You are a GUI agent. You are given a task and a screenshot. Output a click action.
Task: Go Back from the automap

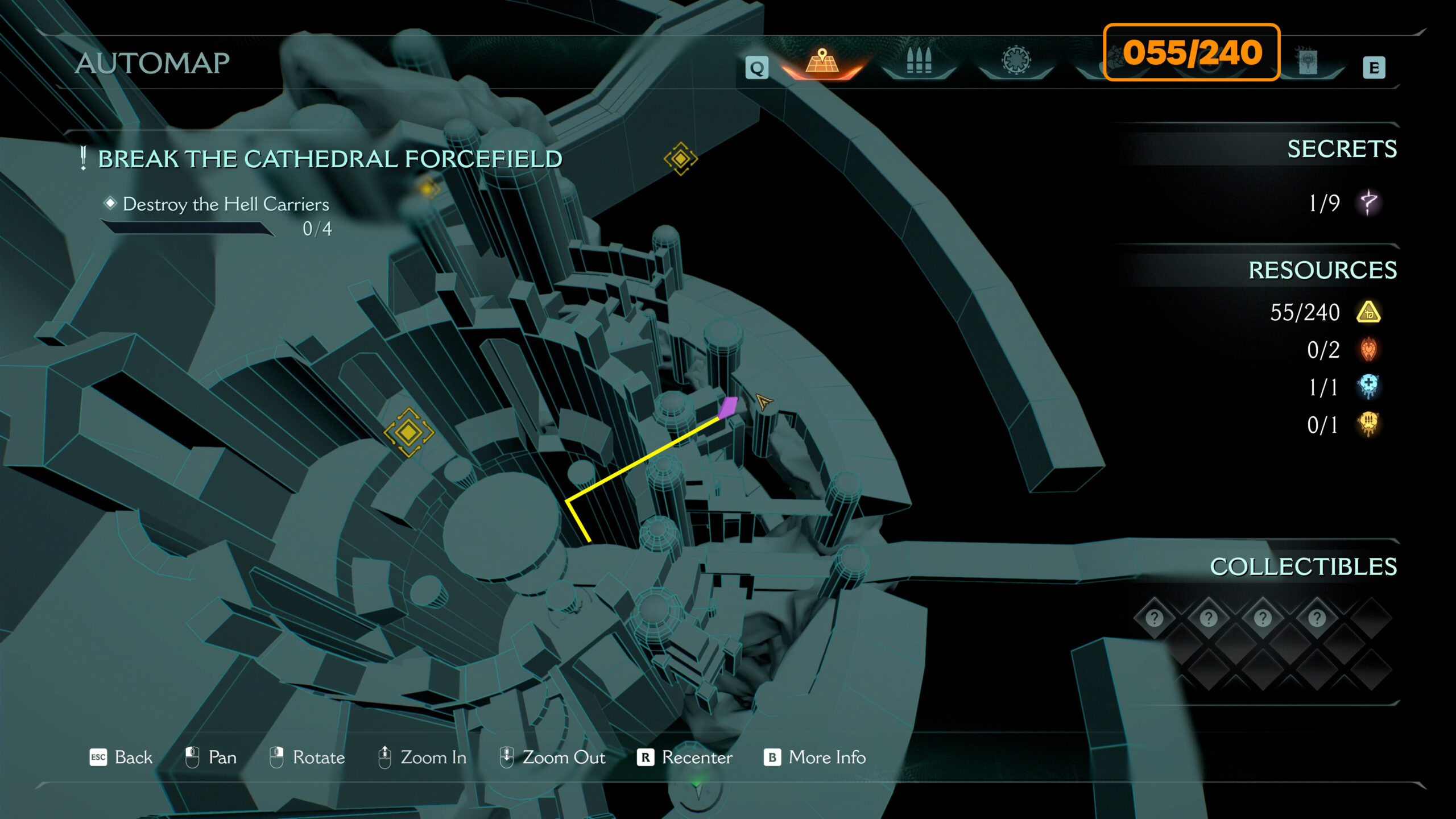(121, 757)
